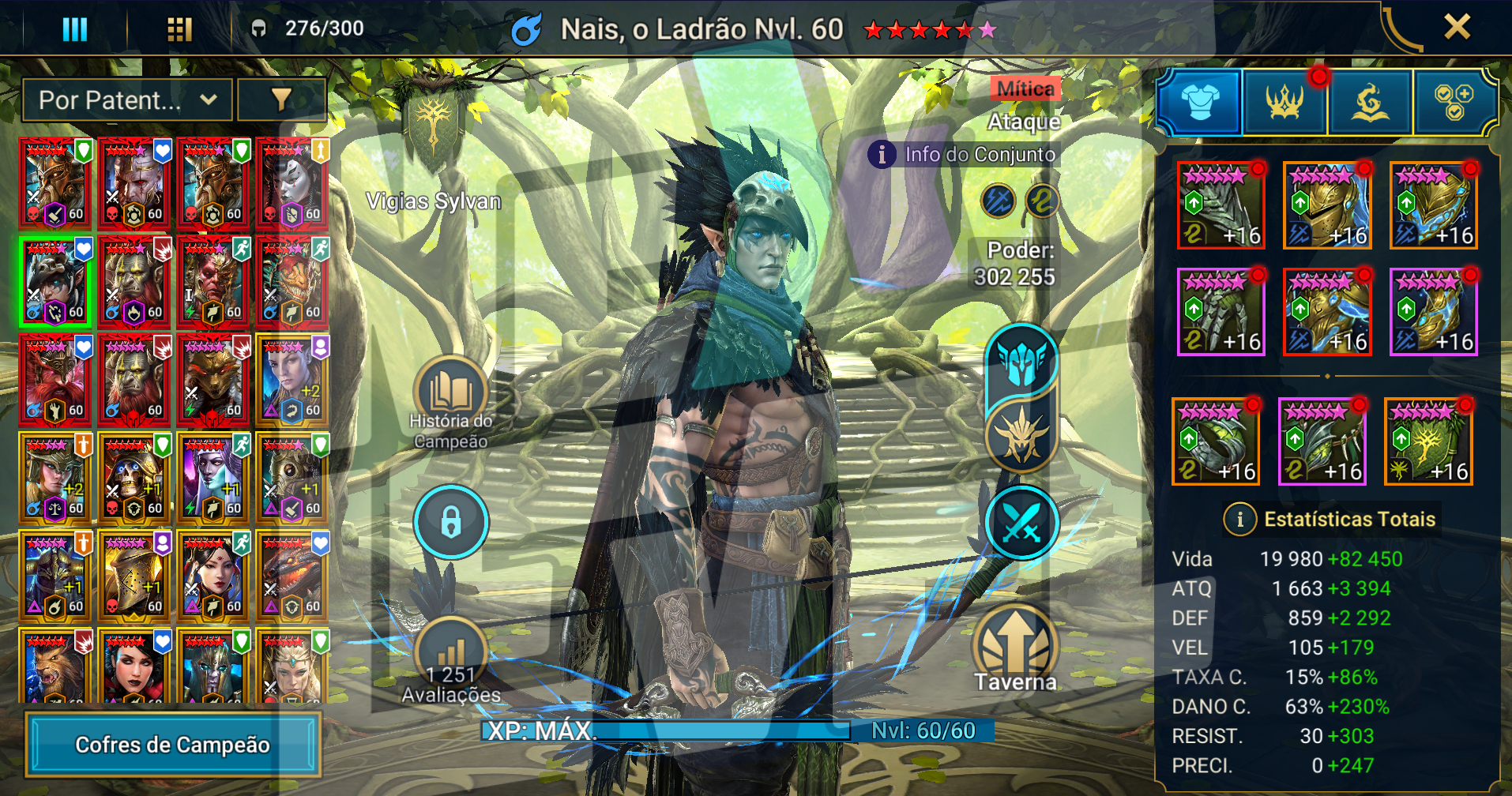
Task: Open the gold swirl blessings tab
Action: [1371, 102]
